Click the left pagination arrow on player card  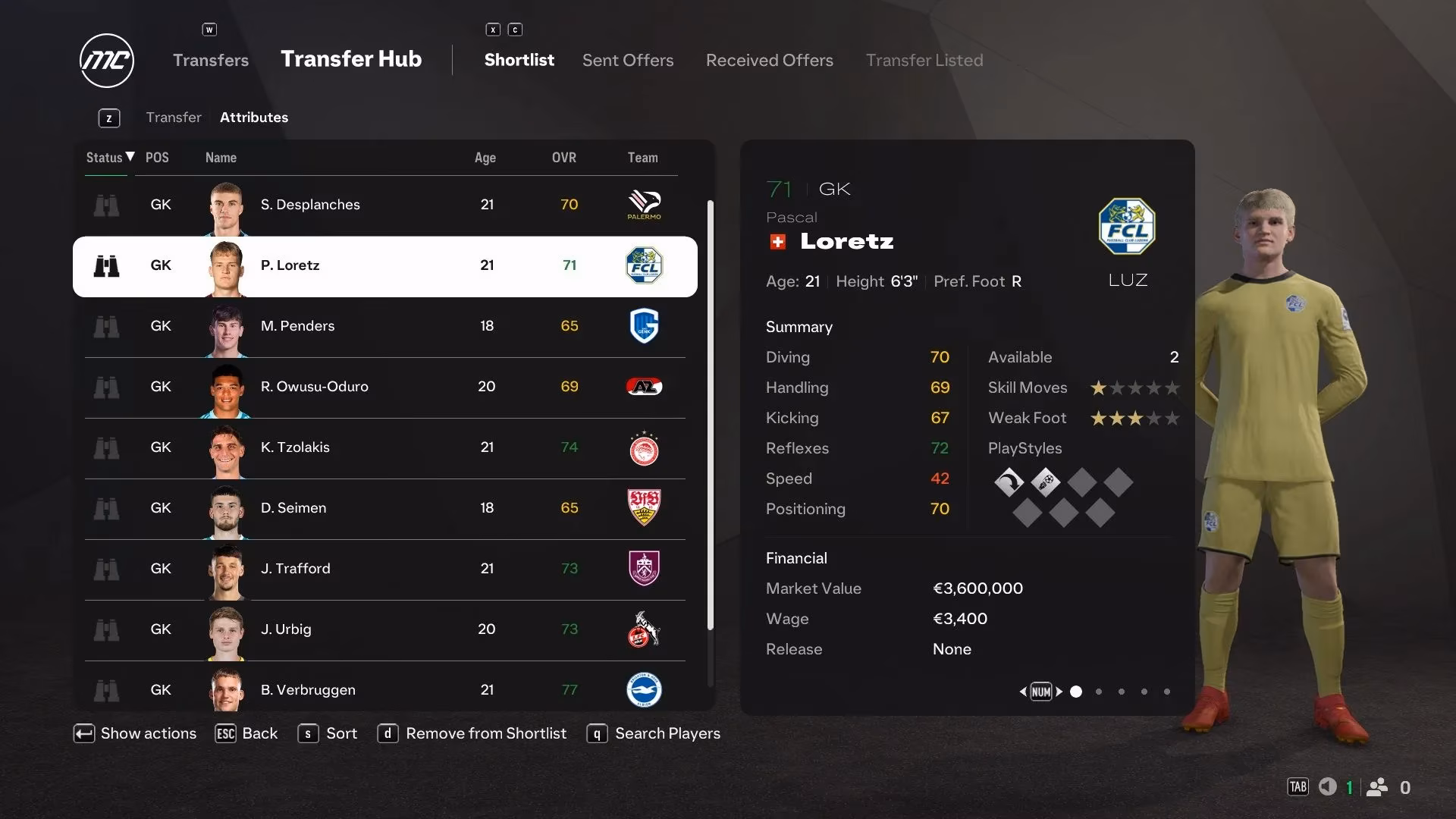click(x=1023, y=692)
